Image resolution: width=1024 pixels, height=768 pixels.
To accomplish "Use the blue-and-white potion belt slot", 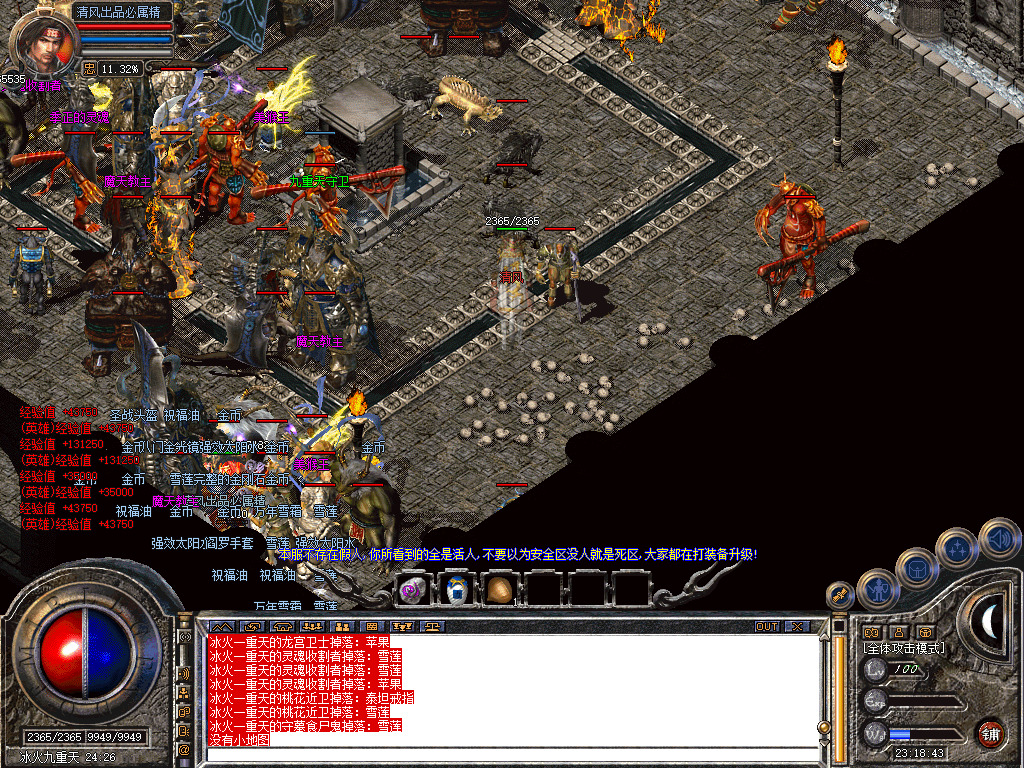I will point(456,589).
